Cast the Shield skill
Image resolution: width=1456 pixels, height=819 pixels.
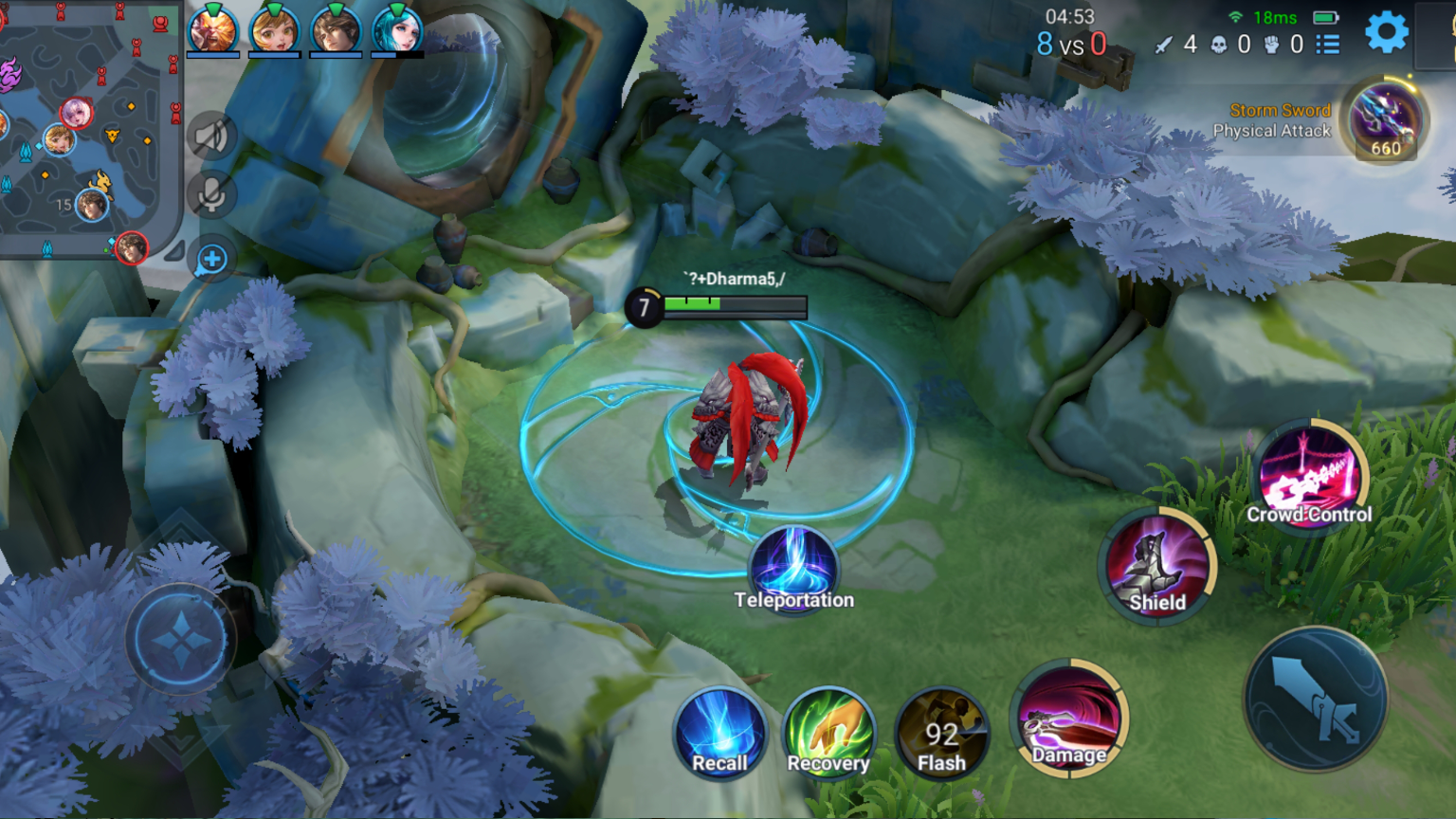pyautogui.click(x=1157, y=566)
